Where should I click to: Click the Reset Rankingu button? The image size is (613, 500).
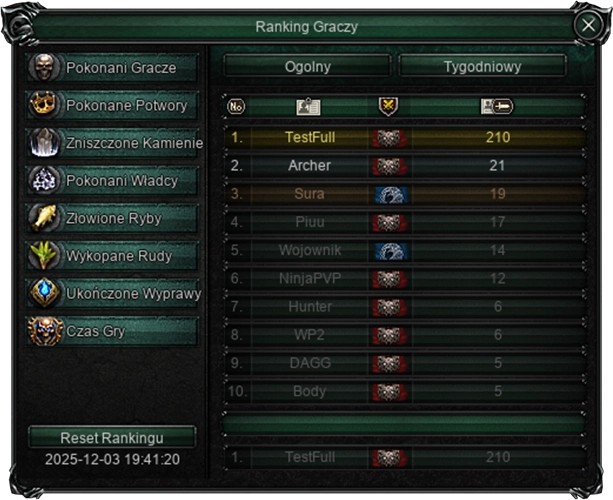coord(112,438)
